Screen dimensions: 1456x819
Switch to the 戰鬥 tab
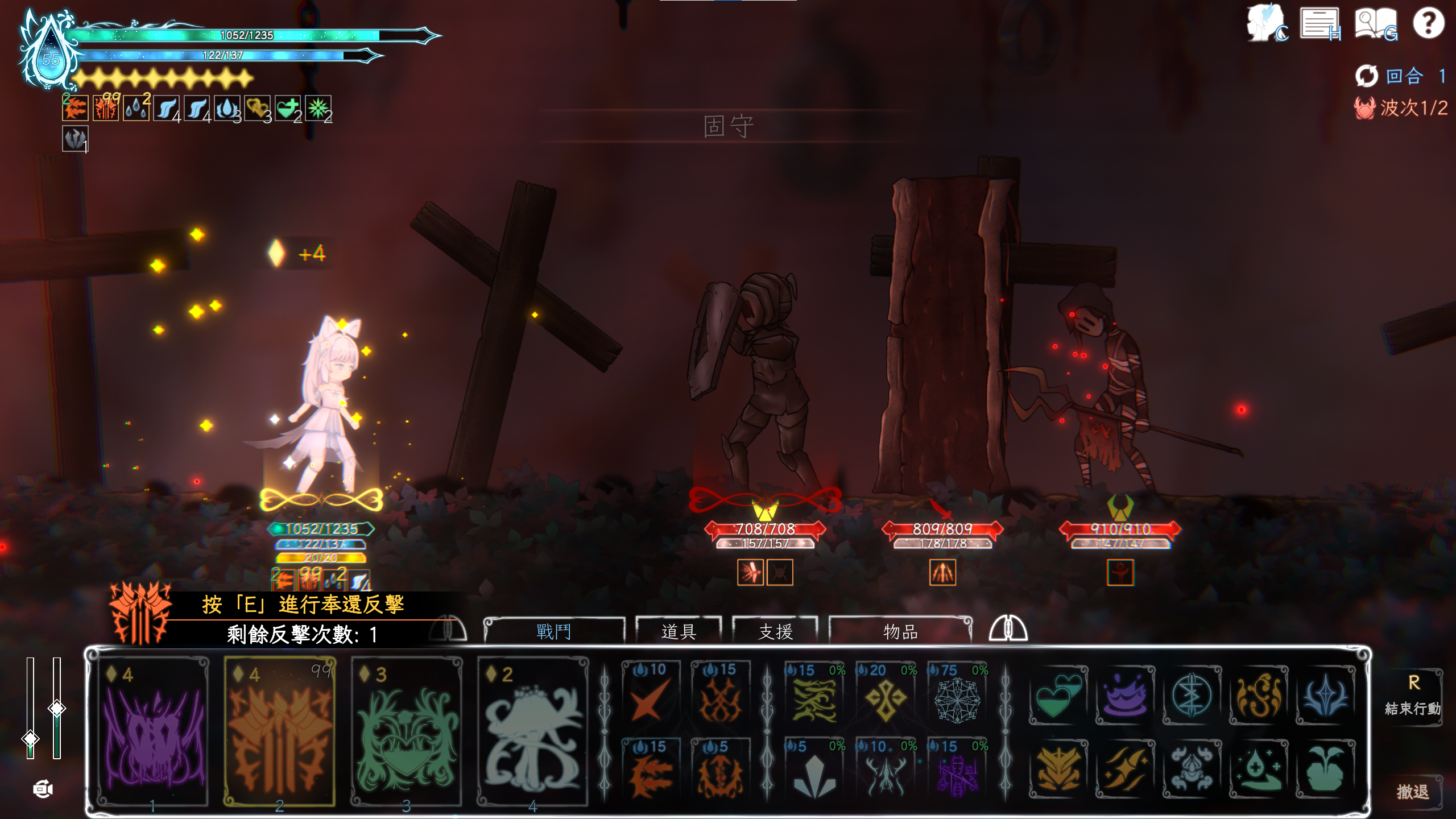554,631
